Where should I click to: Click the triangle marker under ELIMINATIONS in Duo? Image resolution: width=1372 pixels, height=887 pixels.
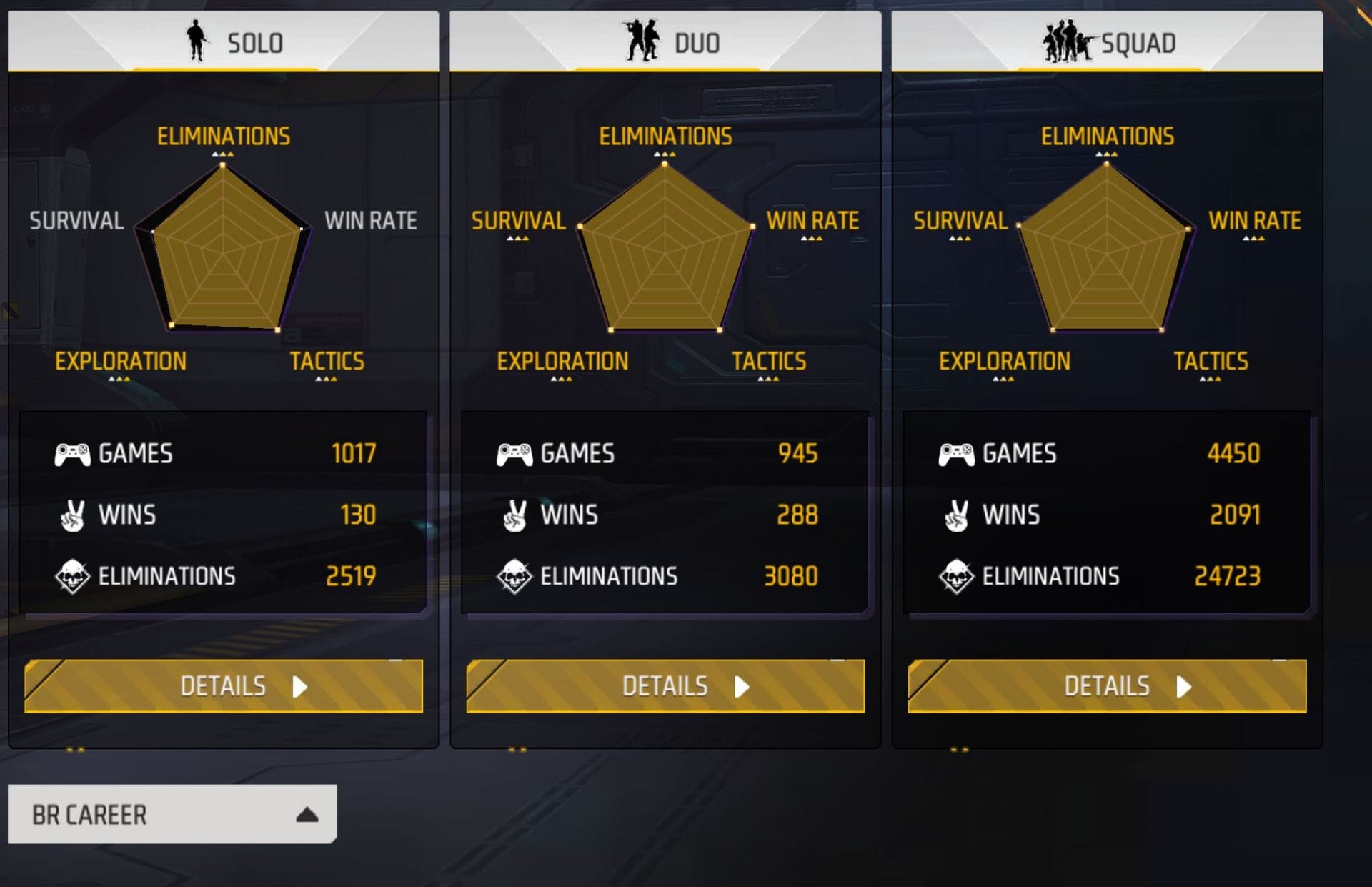tap(664, 152)
